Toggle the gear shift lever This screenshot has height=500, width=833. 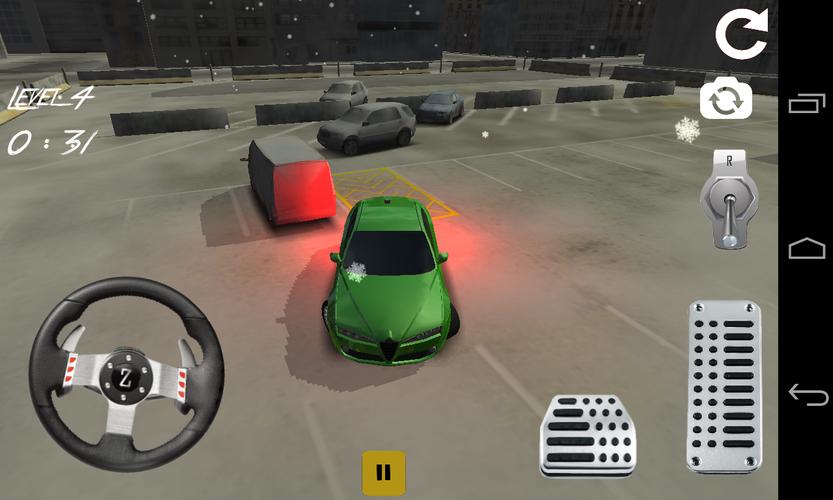(728, 200)
